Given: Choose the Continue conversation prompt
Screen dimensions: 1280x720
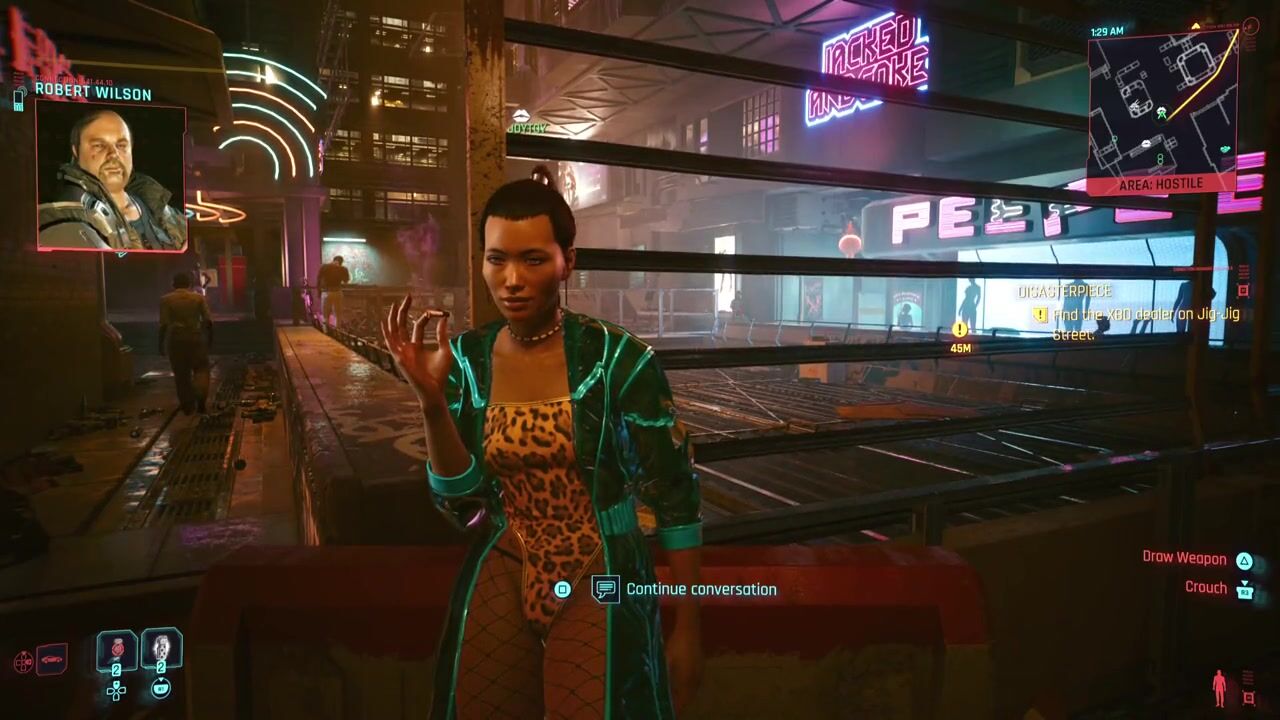Looking at the screenshot, I should (700, 589).
